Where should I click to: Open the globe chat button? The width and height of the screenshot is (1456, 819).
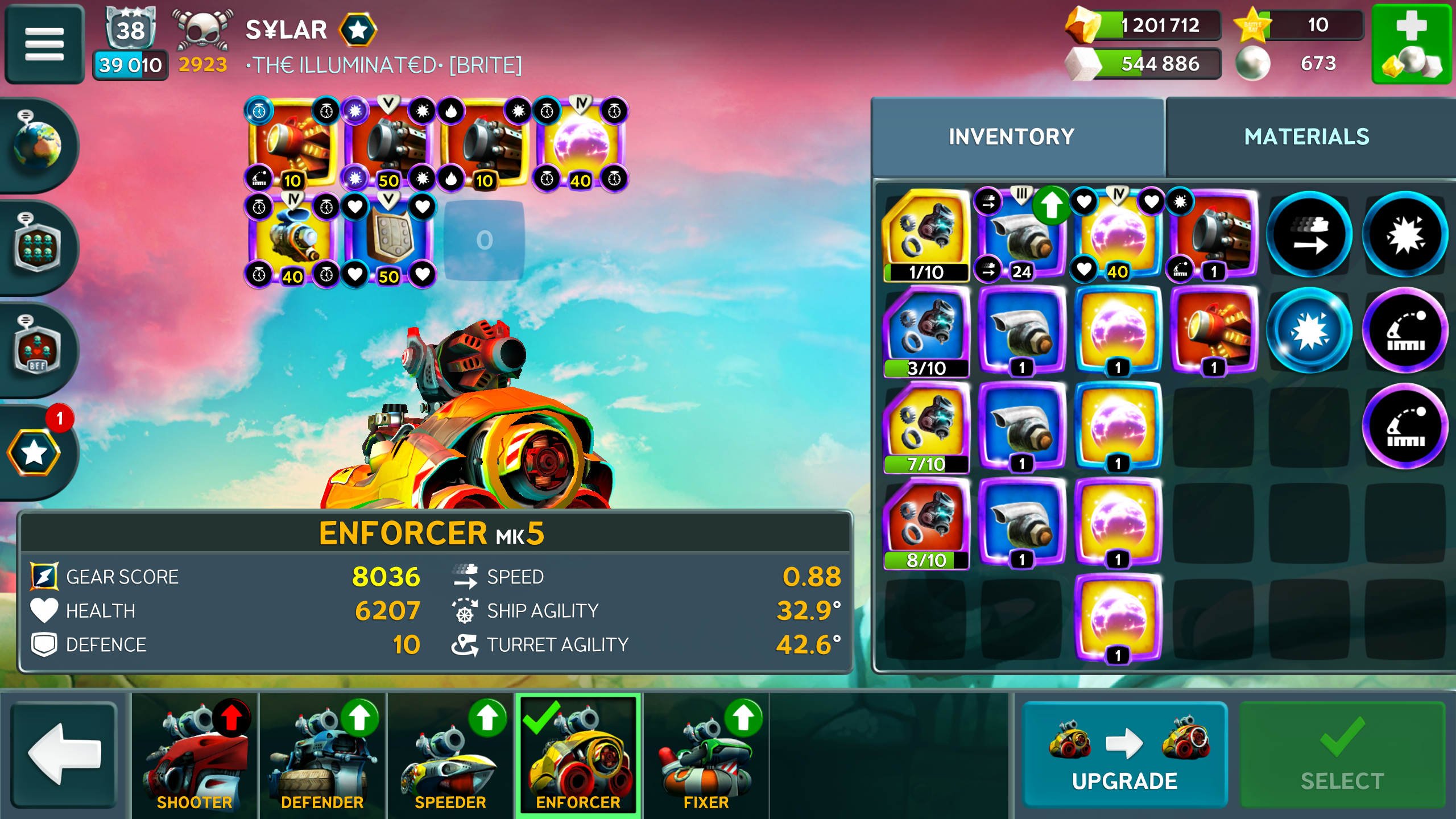pos(38,145)
